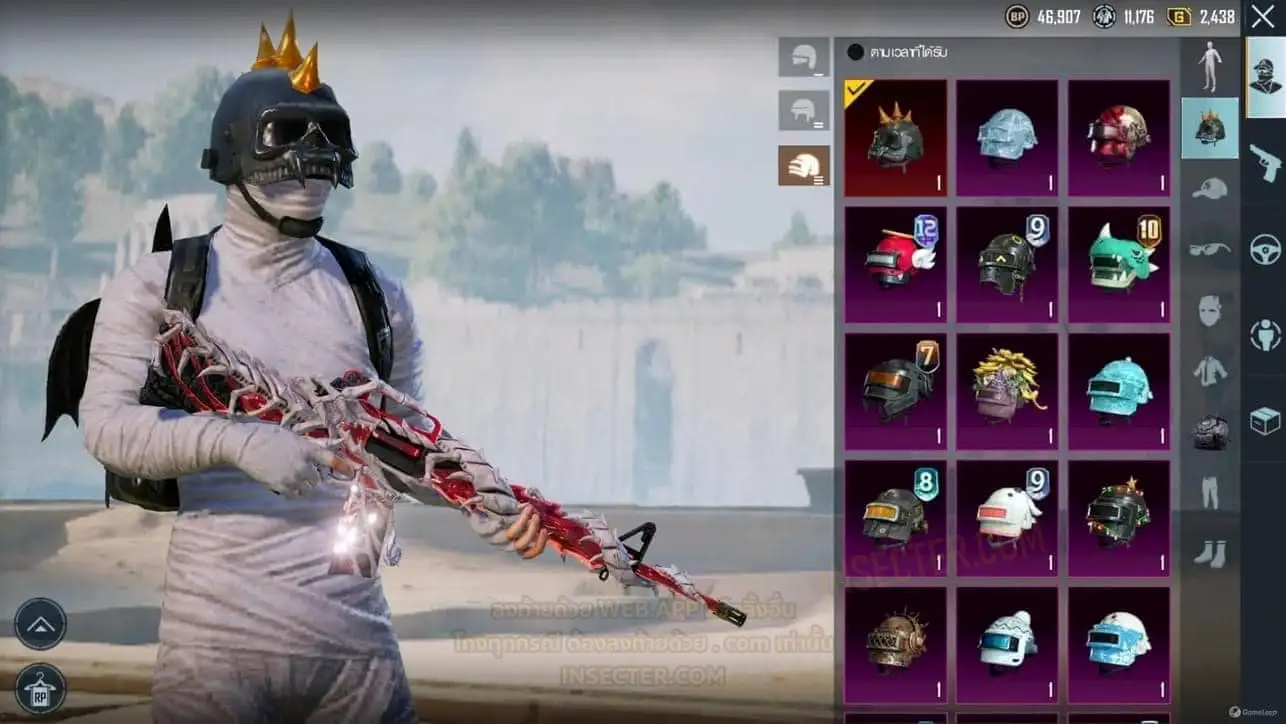Screen dimensions: 1286x724
Task: Switch to the vehicle steering wheel tab
Action: tap(1265, 248)
